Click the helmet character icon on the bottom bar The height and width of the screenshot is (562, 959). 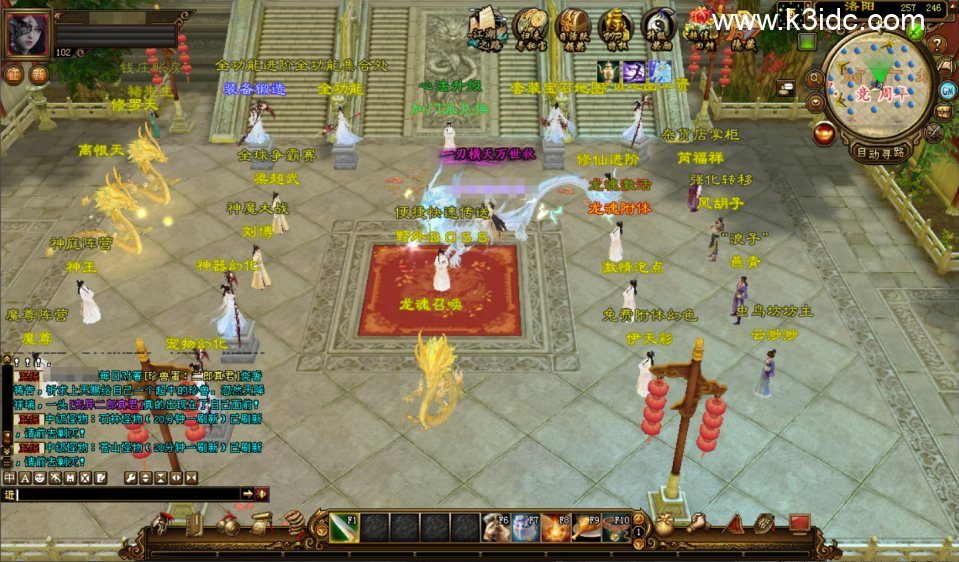click(163, 524)
